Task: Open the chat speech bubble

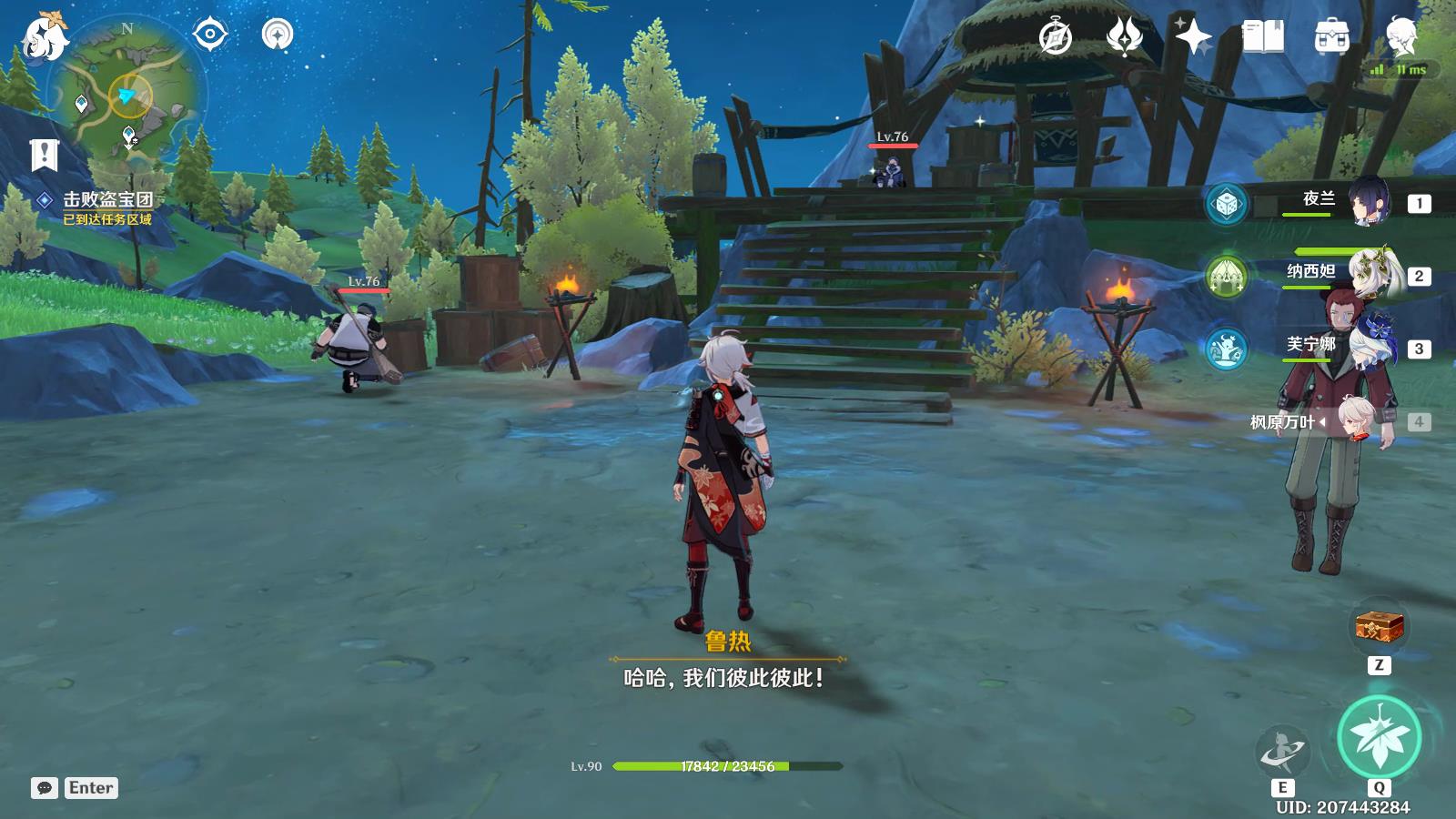Action: pos(45,788)
